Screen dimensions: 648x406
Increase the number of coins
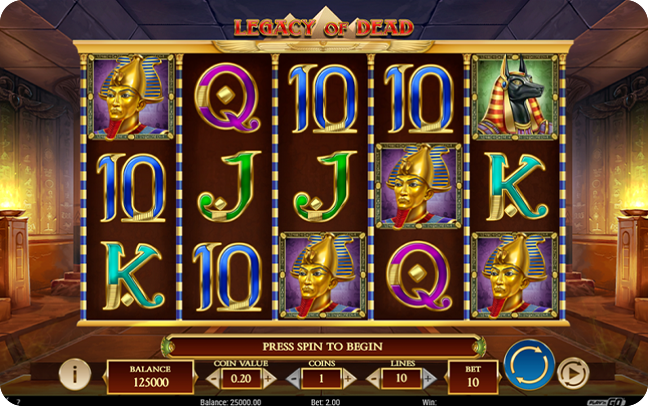[349, 378]
